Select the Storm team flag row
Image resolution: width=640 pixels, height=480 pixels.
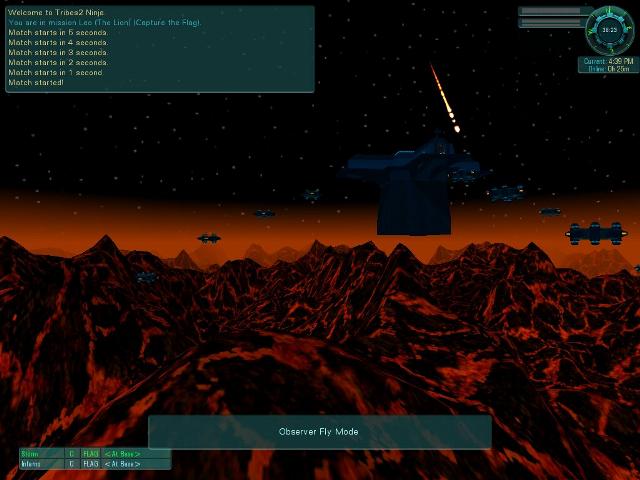[95, 454]
